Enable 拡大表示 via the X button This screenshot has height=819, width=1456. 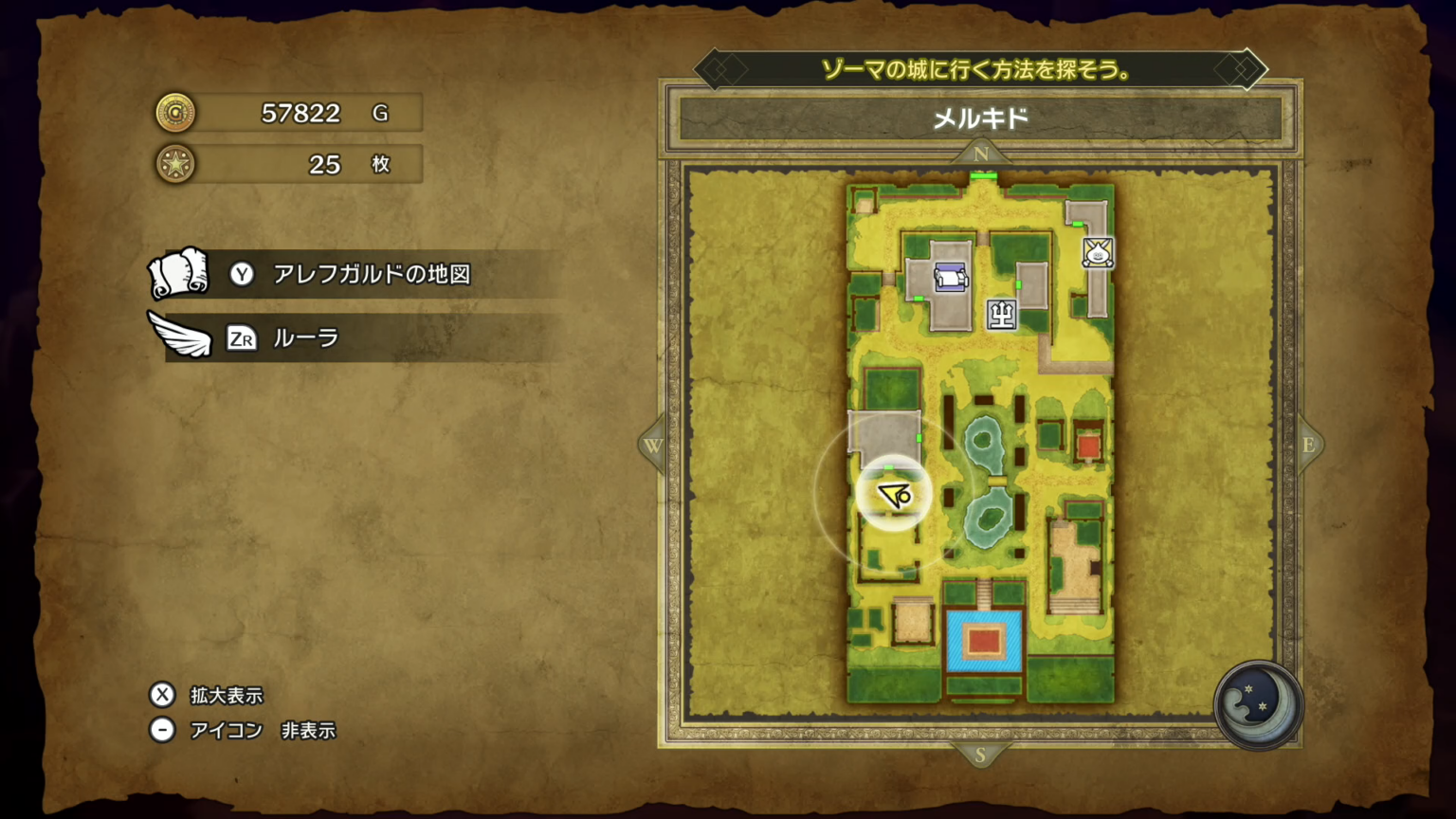(162, 695)
